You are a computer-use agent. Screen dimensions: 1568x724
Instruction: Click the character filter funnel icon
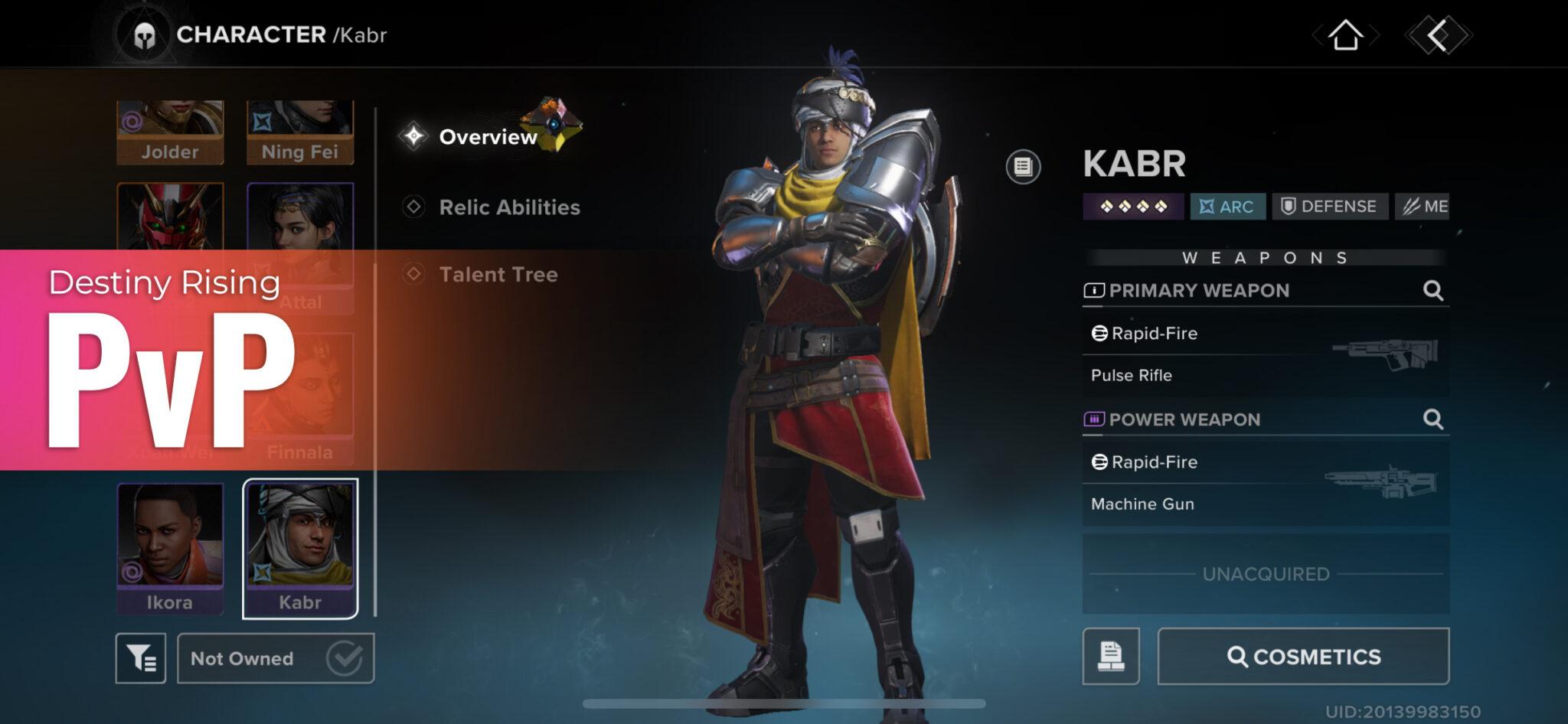[142, 657]
